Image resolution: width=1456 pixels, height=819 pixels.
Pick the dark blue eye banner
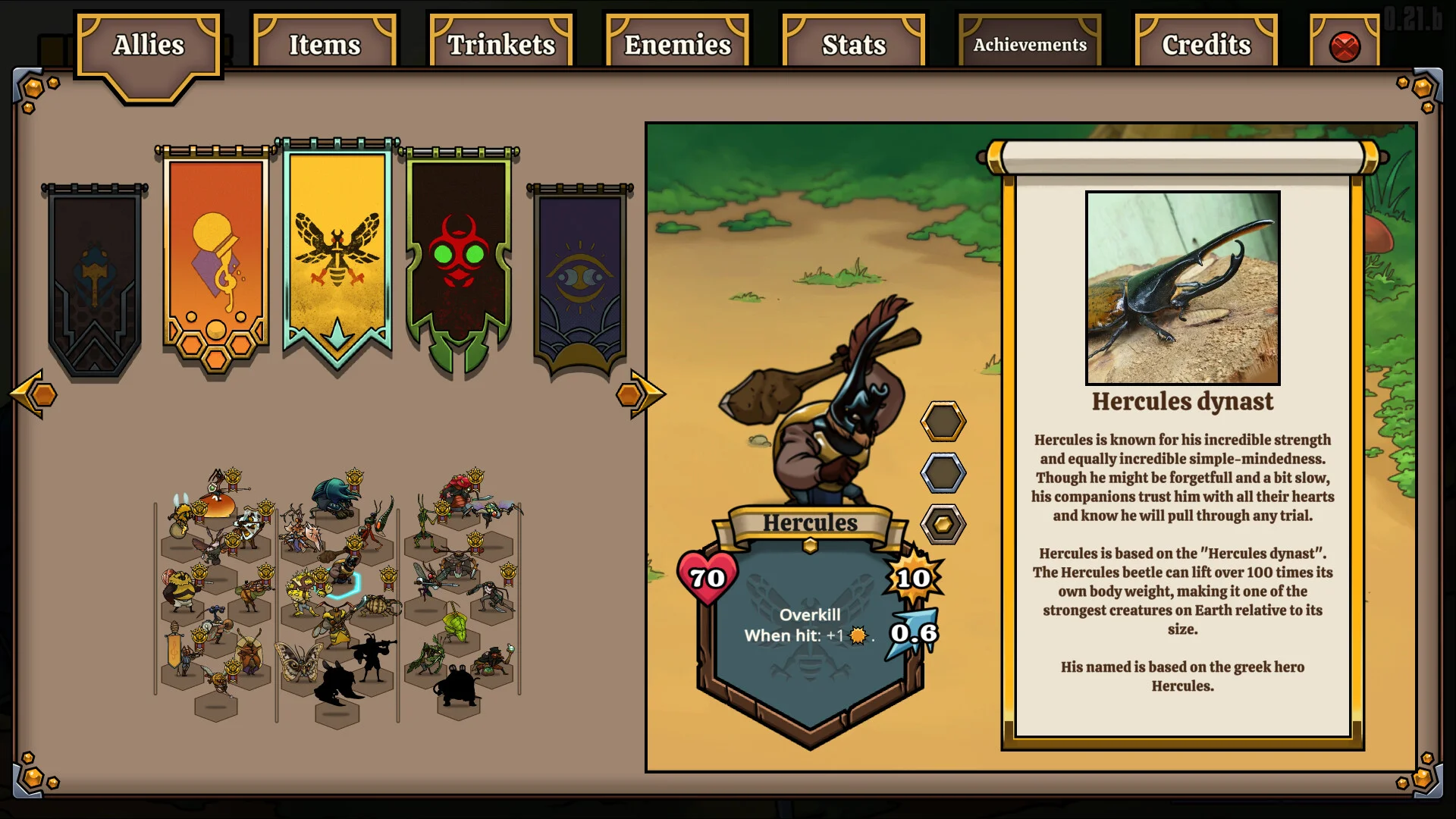(580, 277)
